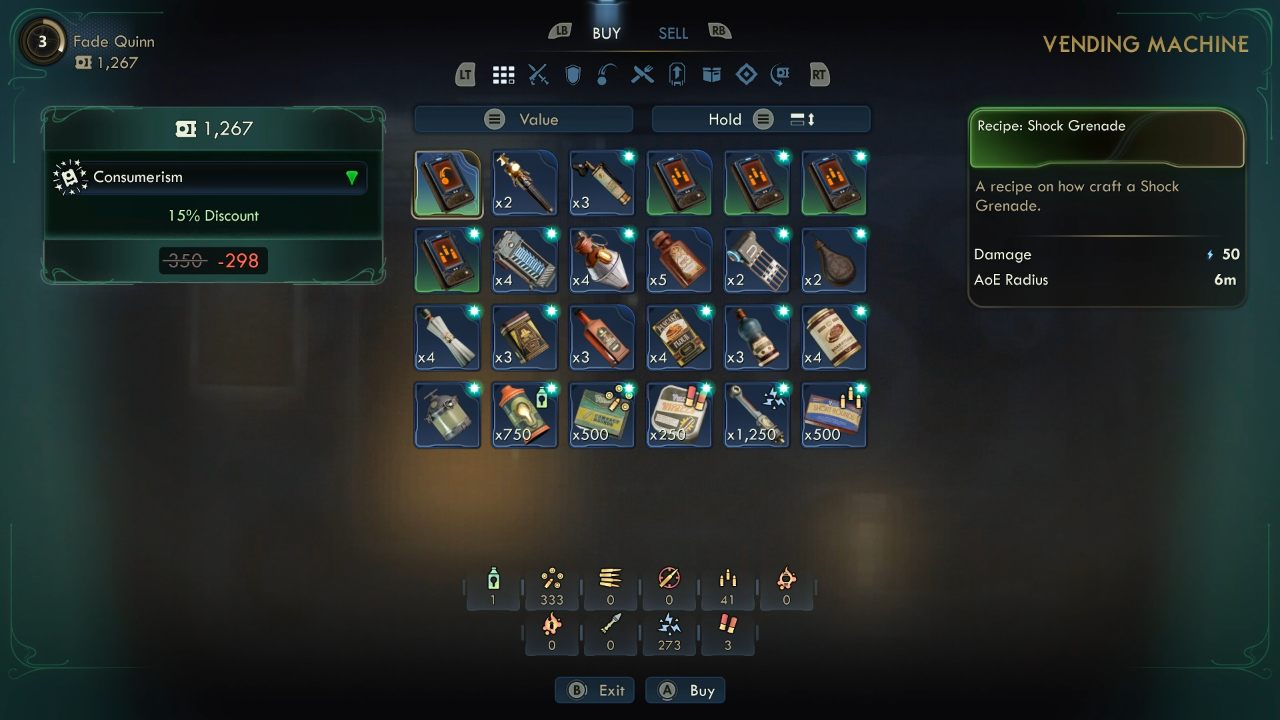
Task: Filter the shop by crossed swords weapons
Action: pos(538,75)
